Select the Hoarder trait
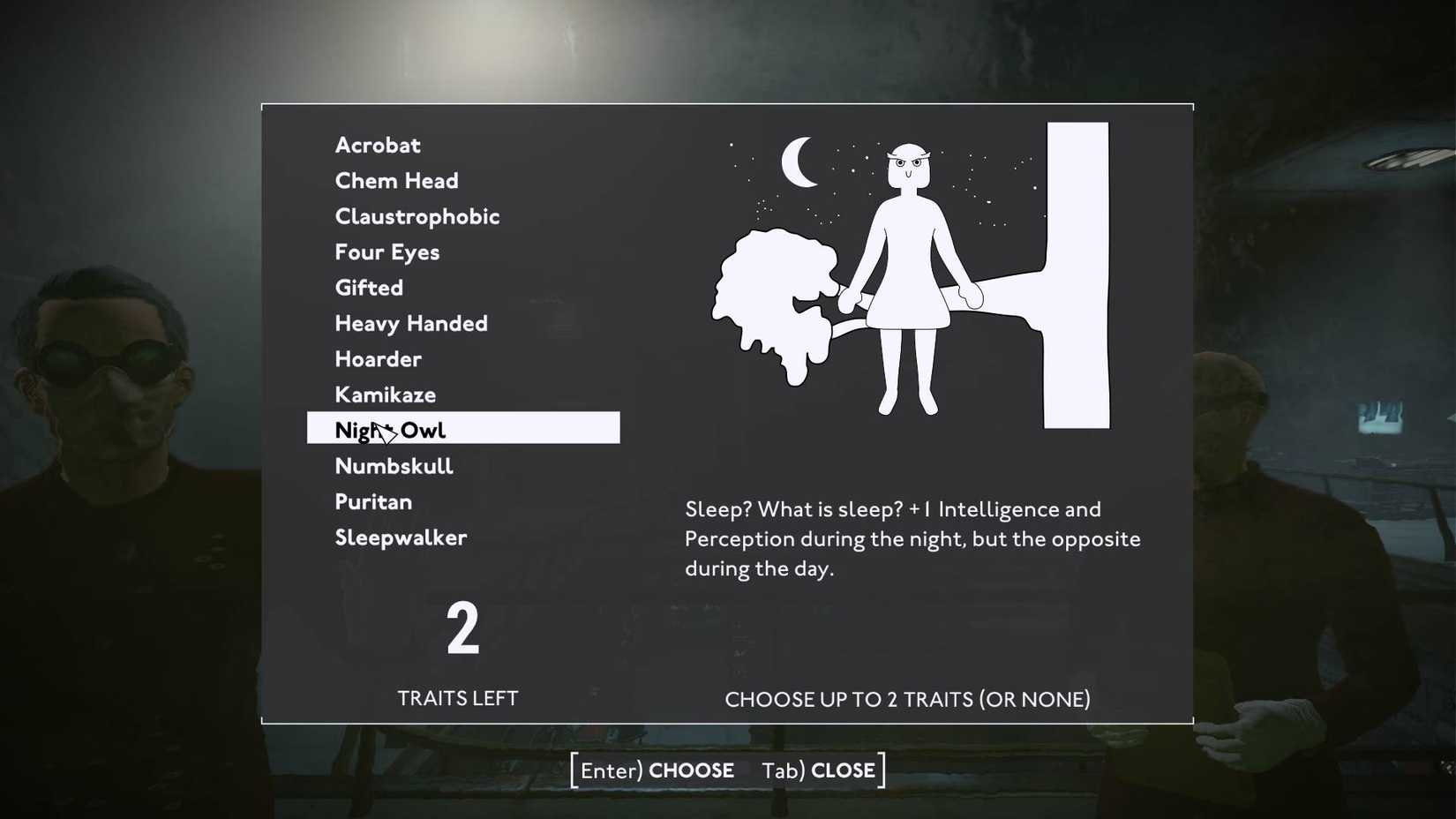The height and width of the screenshot is (819, 1456). click(378, 358)
